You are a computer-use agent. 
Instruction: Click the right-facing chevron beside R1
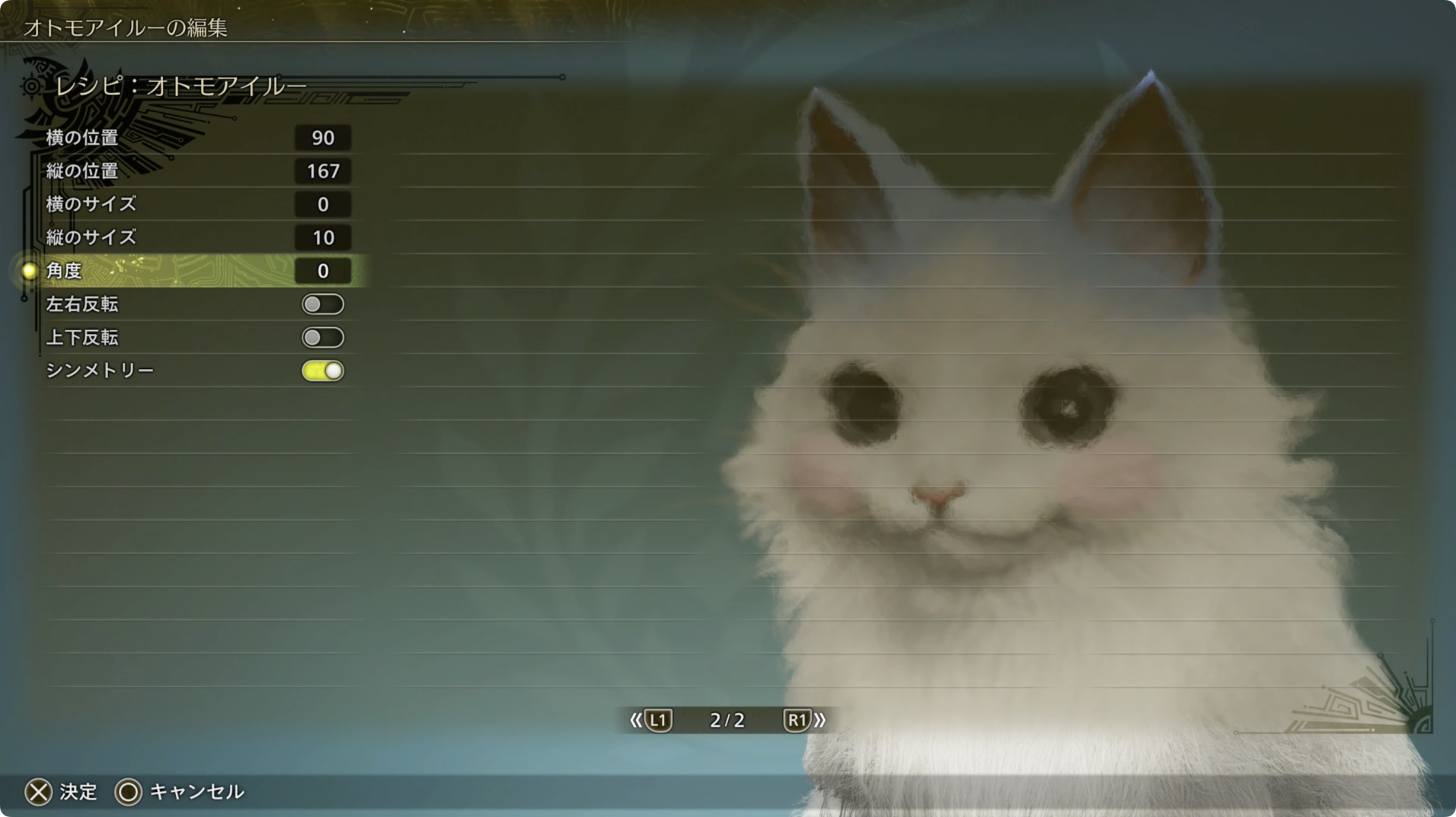click(x=819, y=721)
